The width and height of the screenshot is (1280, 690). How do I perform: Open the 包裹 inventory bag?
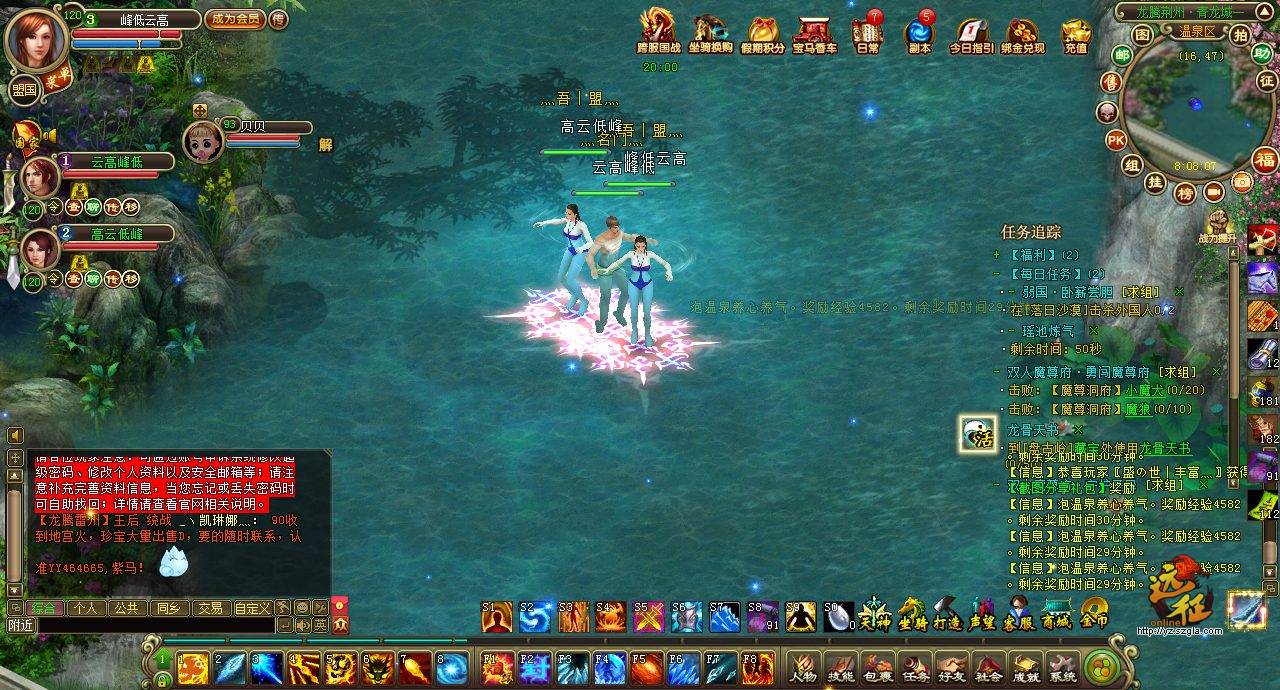click(877, 667)
